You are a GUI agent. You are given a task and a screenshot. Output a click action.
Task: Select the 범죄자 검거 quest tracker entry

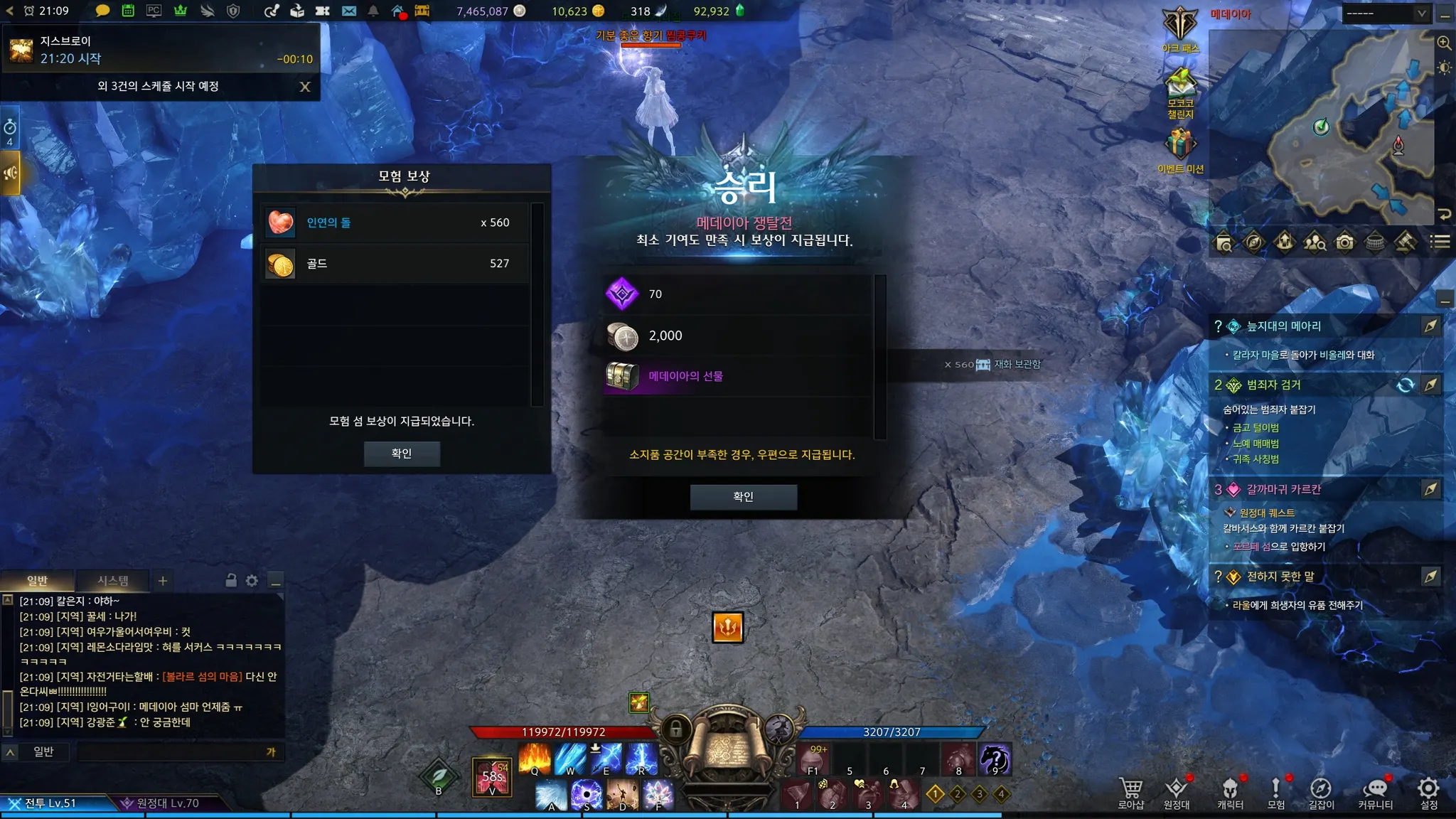point(1273,385)
